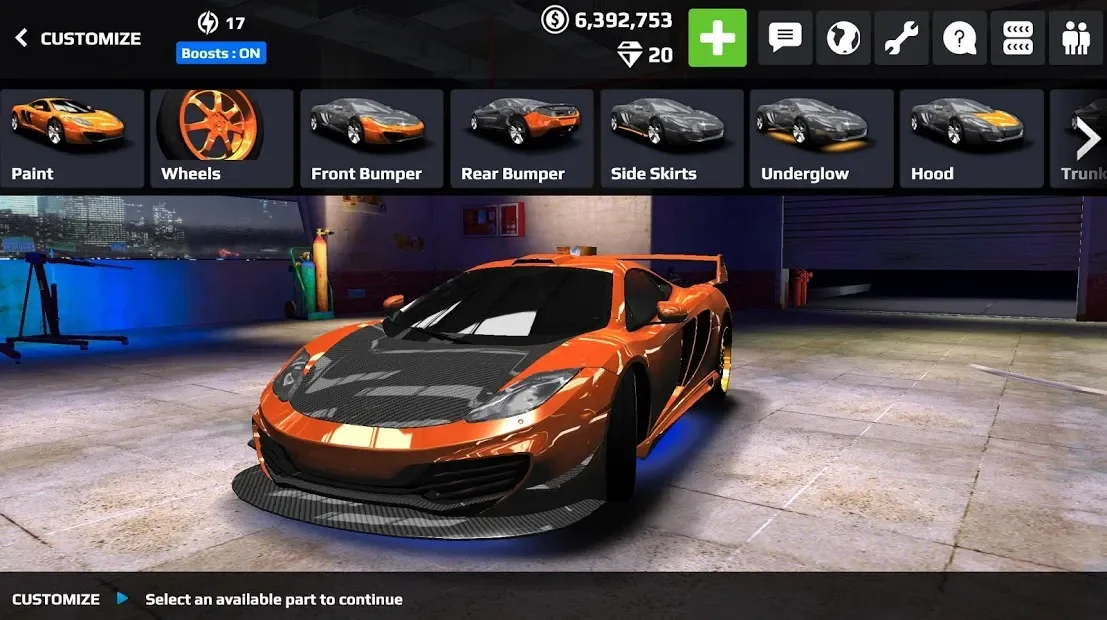Select the Paint customization category

[72, 138]
